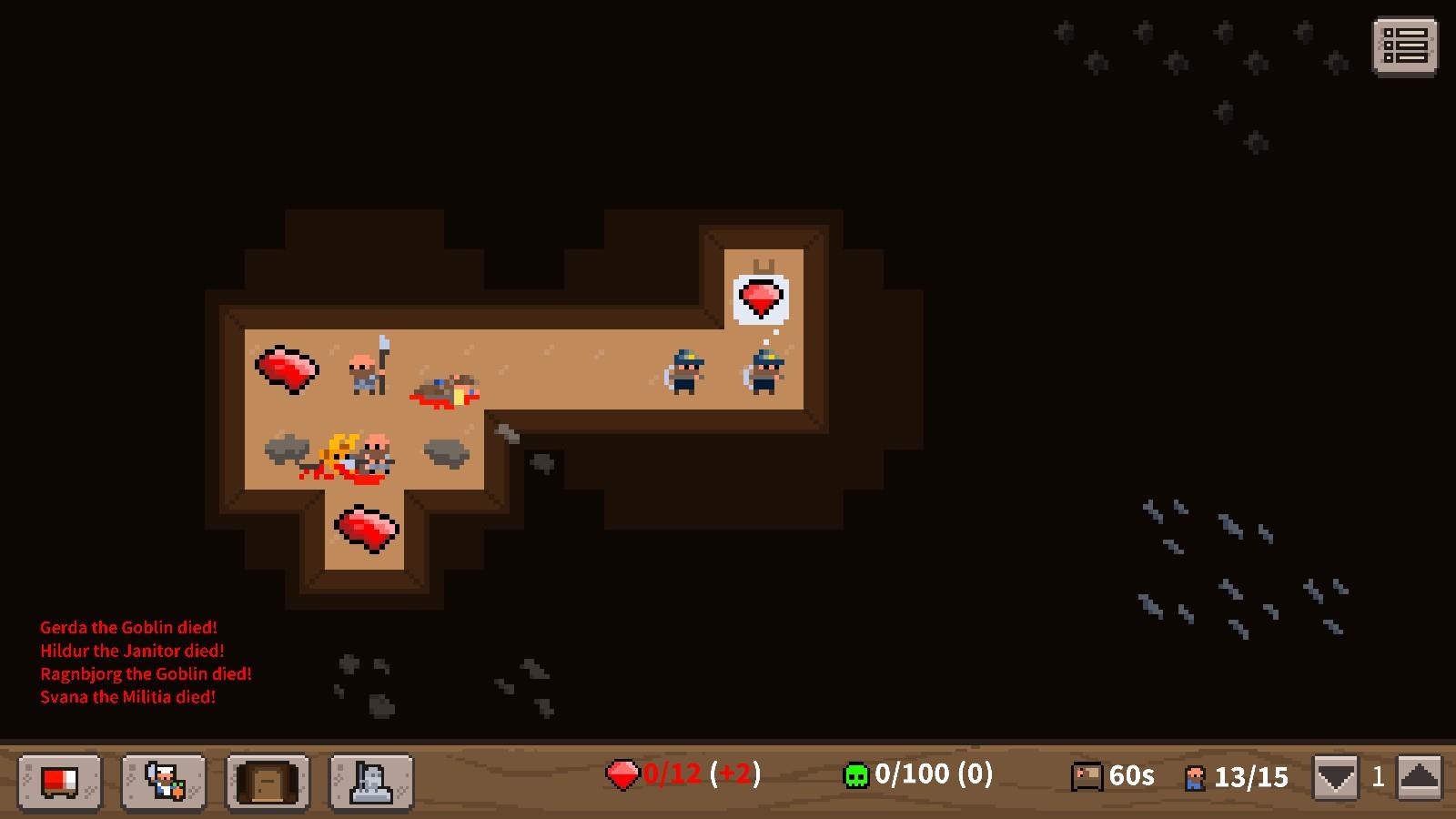The width and height of the screenshot is (1456, 819).
Task: Select the red bed build button
Action: 60,781
